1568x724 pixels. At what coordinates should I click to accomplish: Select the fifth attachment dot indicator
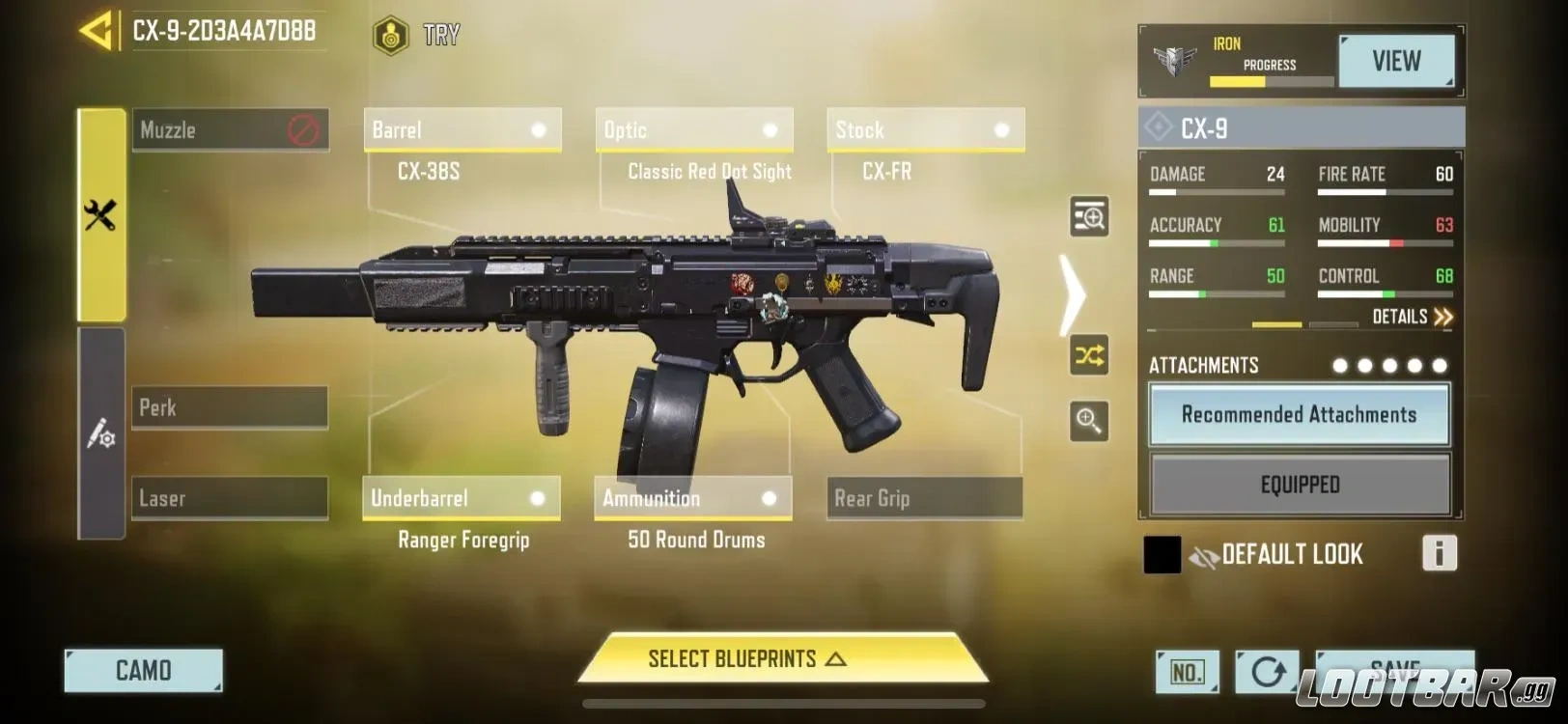[x=1440, y=366]
